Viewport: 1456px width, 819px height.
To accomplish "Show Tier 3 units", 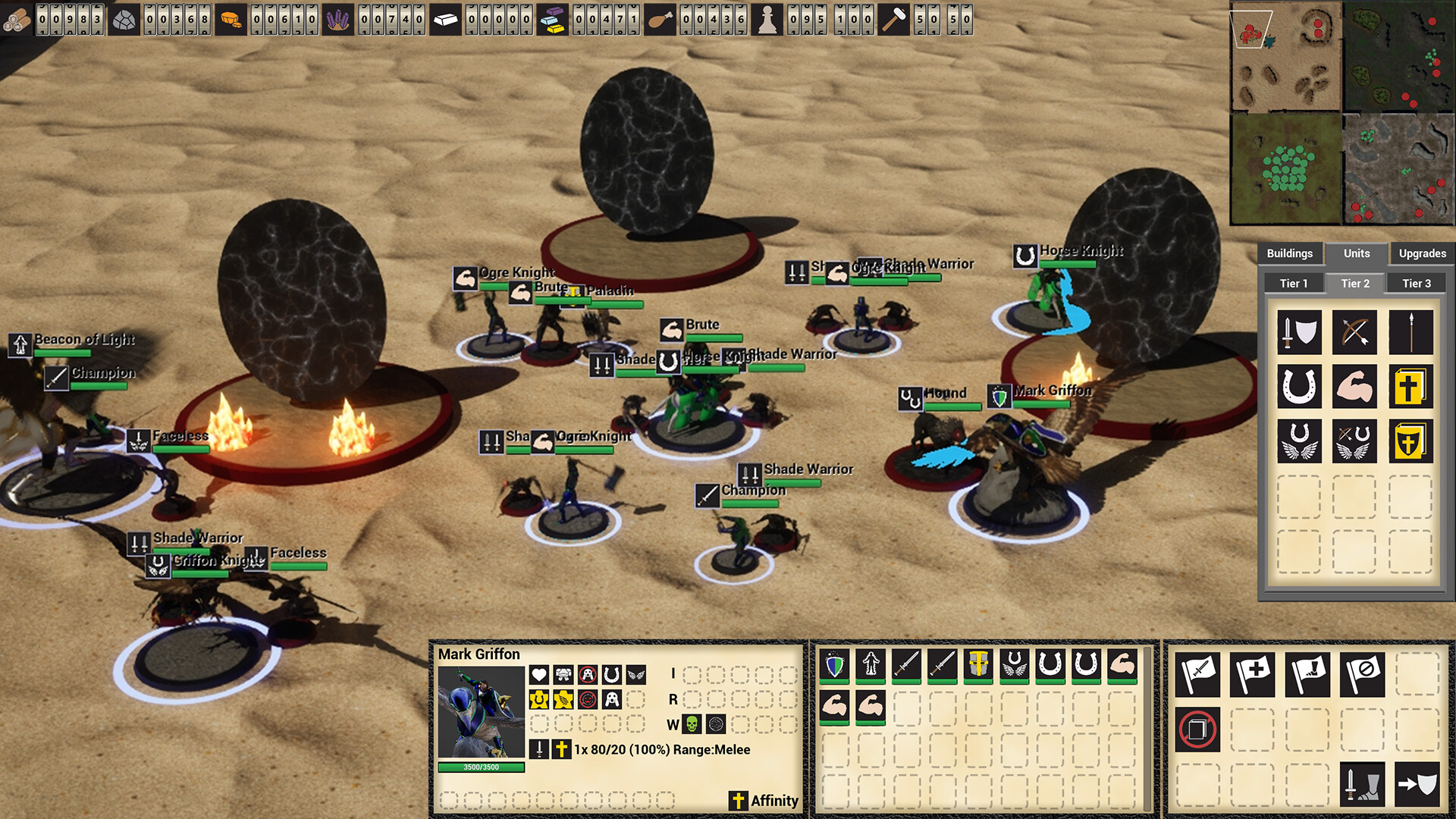I will 1417,284.
